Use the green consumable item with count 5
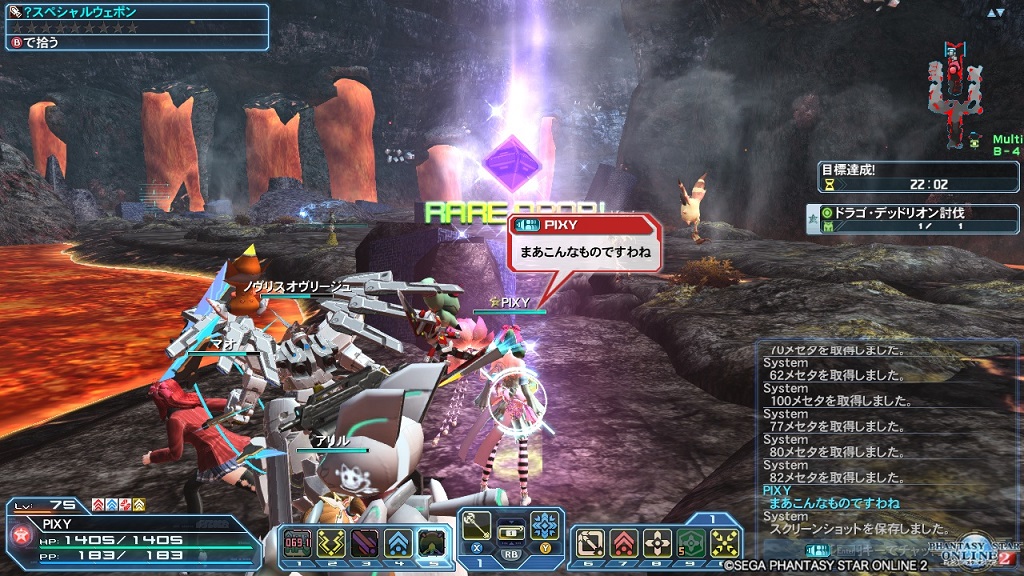Screen dimensions: 1024x576 [690, 542]
